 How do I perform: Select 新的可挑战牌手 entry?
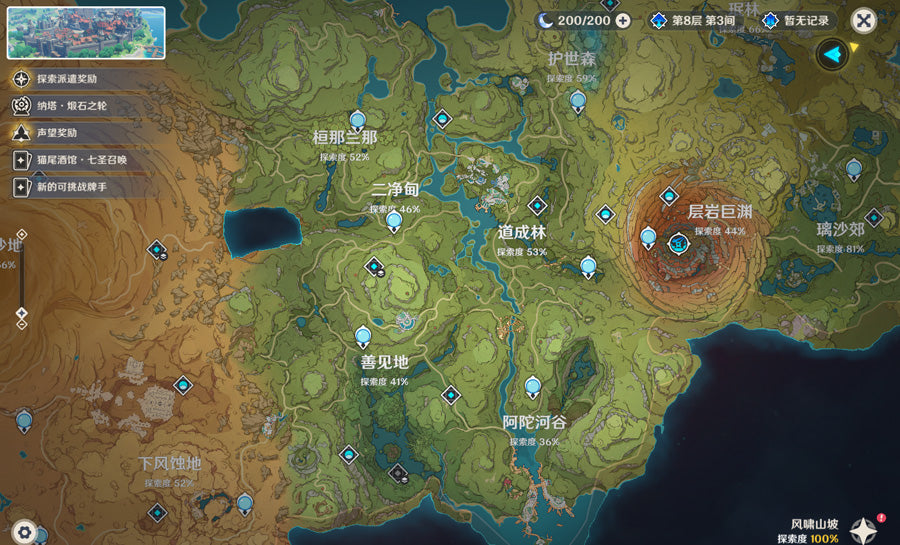[x=80, y=187]
